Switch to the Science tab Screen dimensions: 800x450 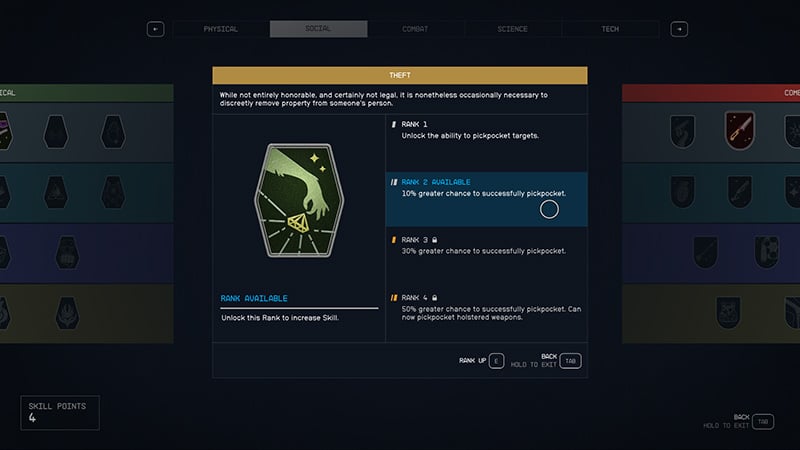(512, 29)
